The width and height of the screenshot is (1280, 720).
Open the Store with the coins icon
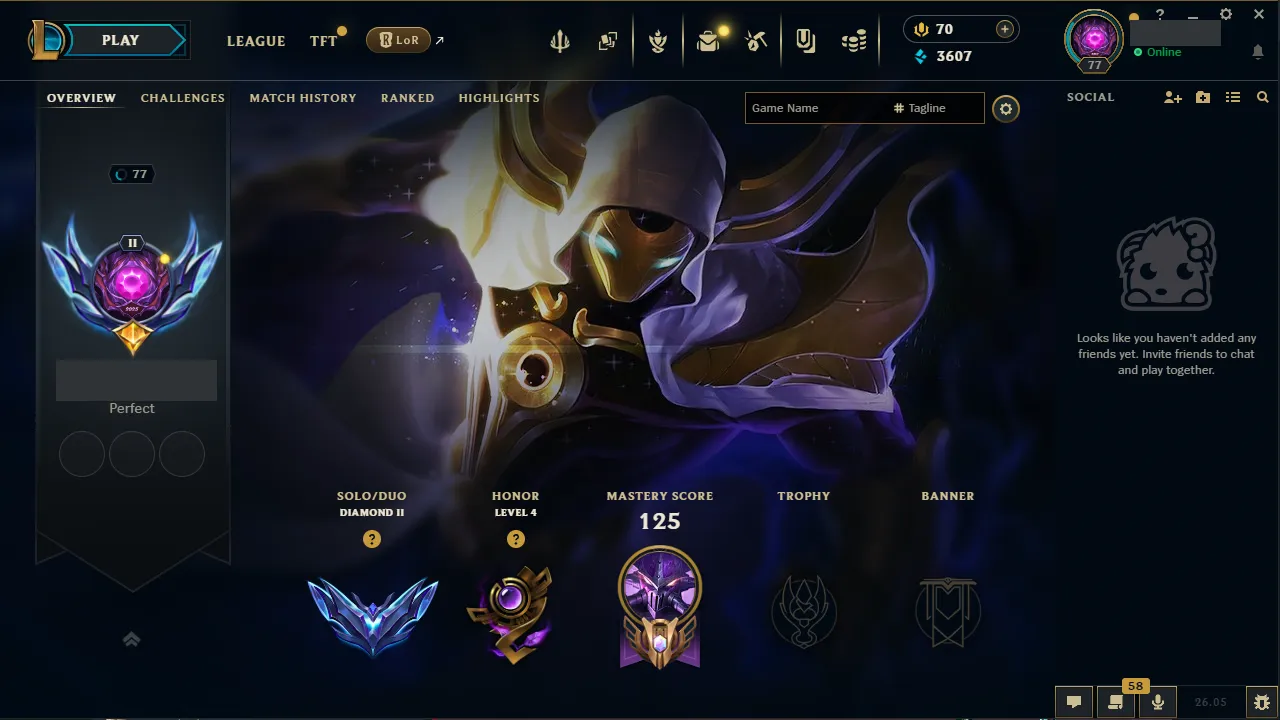point(852,40)
